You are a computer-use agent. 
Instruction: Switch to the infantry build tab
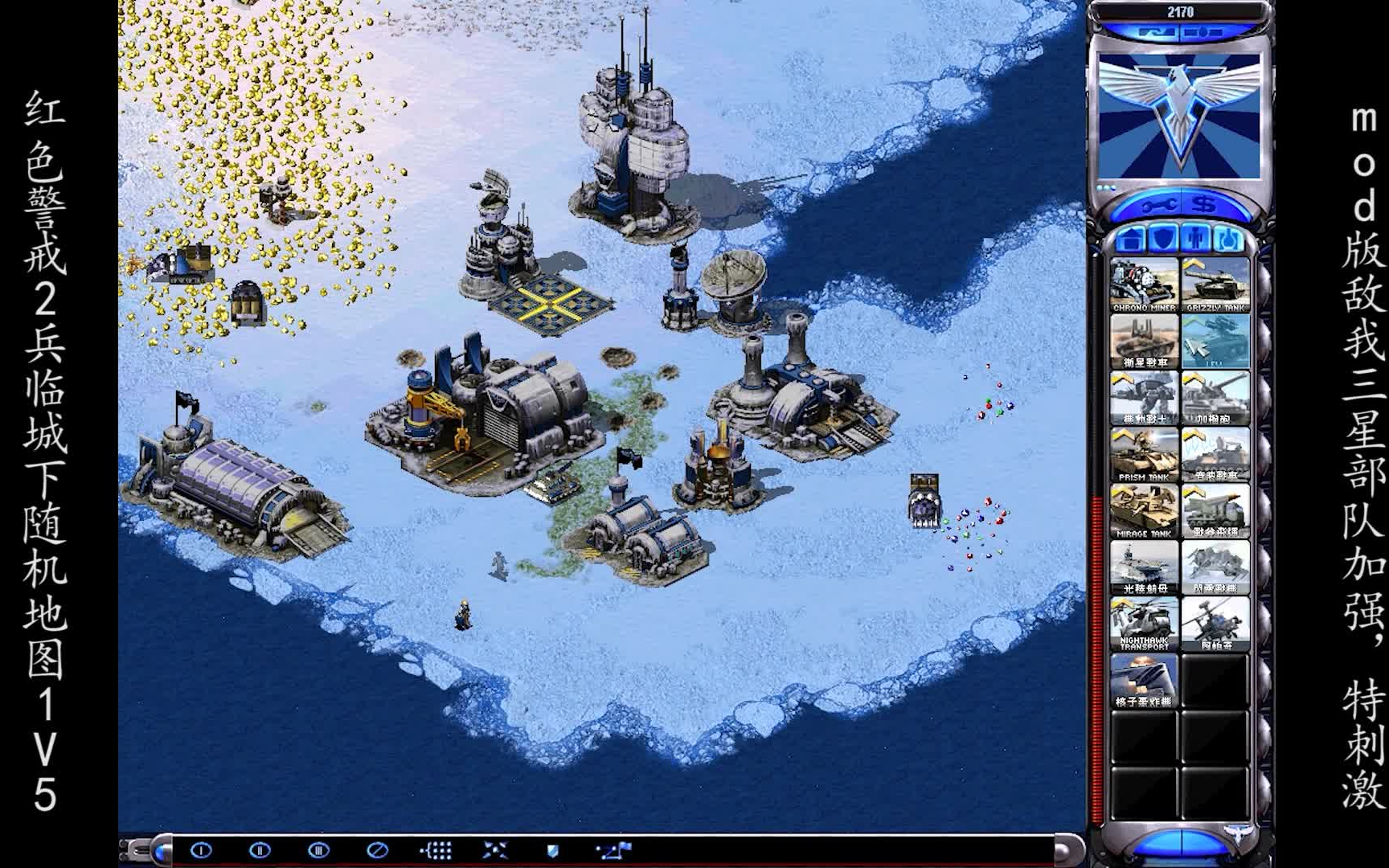point(1196,239)
